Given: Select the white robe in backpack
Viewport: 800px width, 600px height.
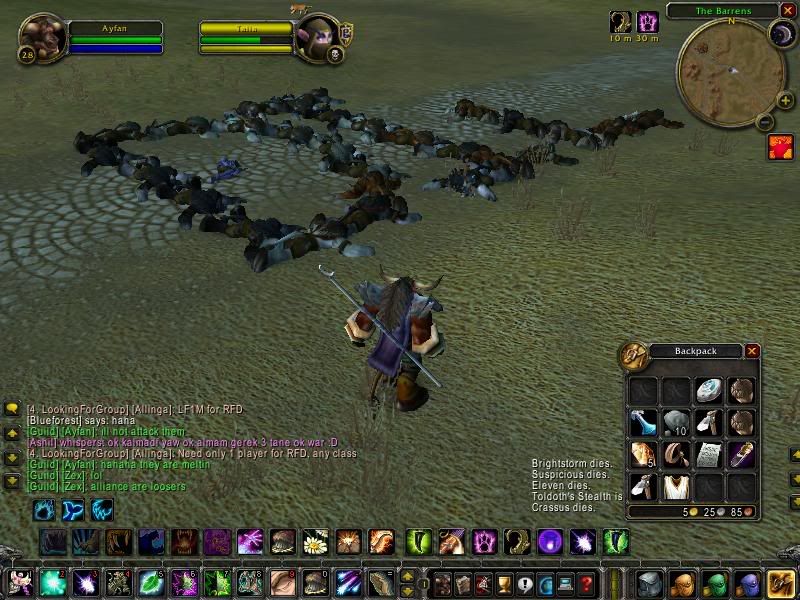Looking at the screenshot, I should coord(676,486).
